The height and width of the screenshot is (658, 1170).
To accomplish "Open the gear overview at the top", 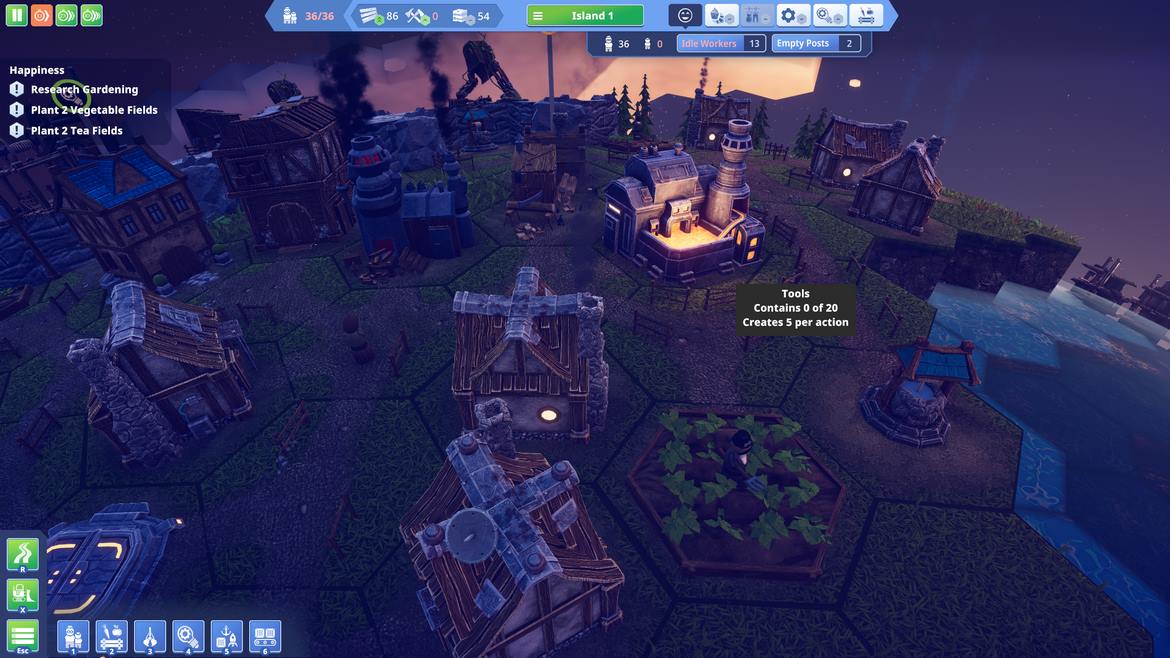I will (793, 16).
